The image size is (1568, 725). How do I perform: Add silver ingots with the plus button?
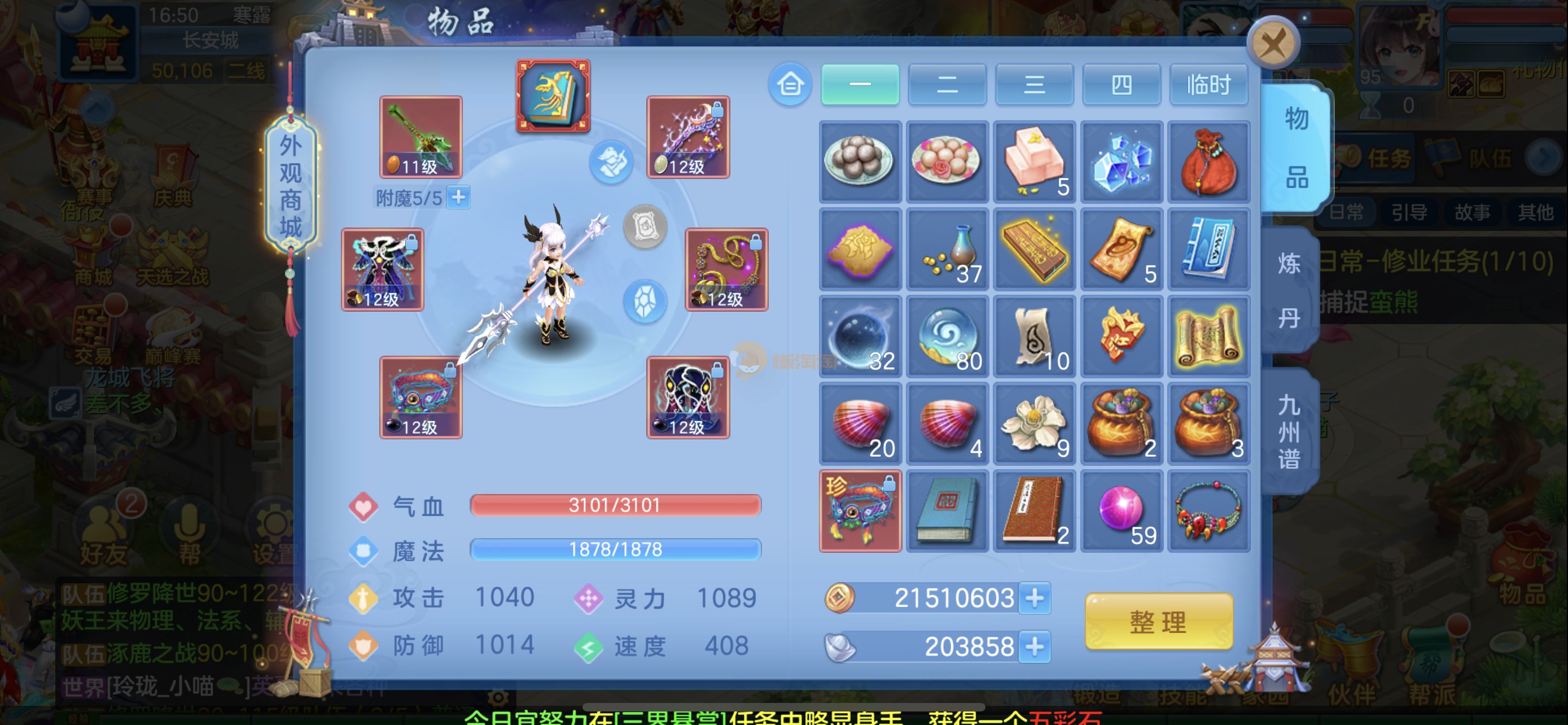click(x=1034, y=646)
